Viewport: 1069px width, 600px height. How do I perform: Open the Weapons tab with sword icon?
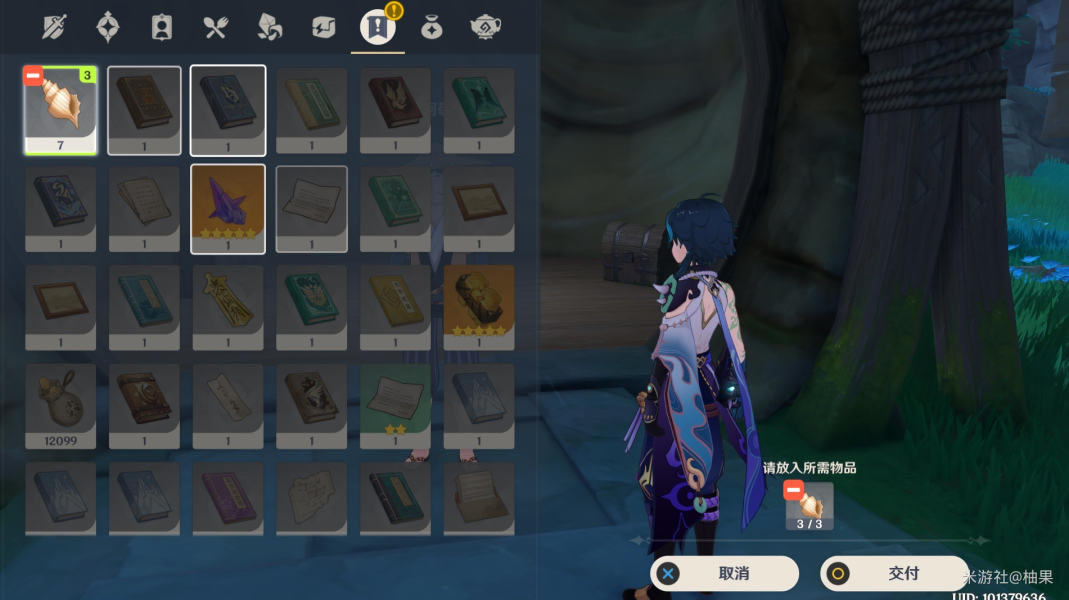(x=54, y=27)
